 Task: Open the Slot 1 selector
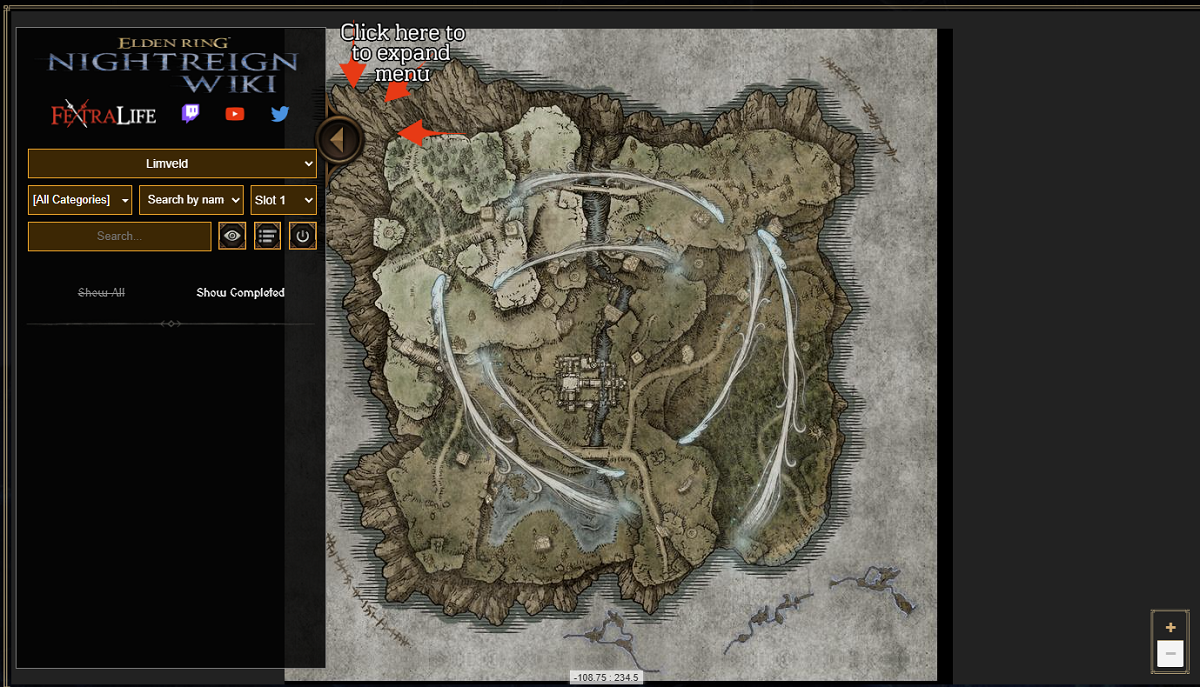tap(284, 200)
